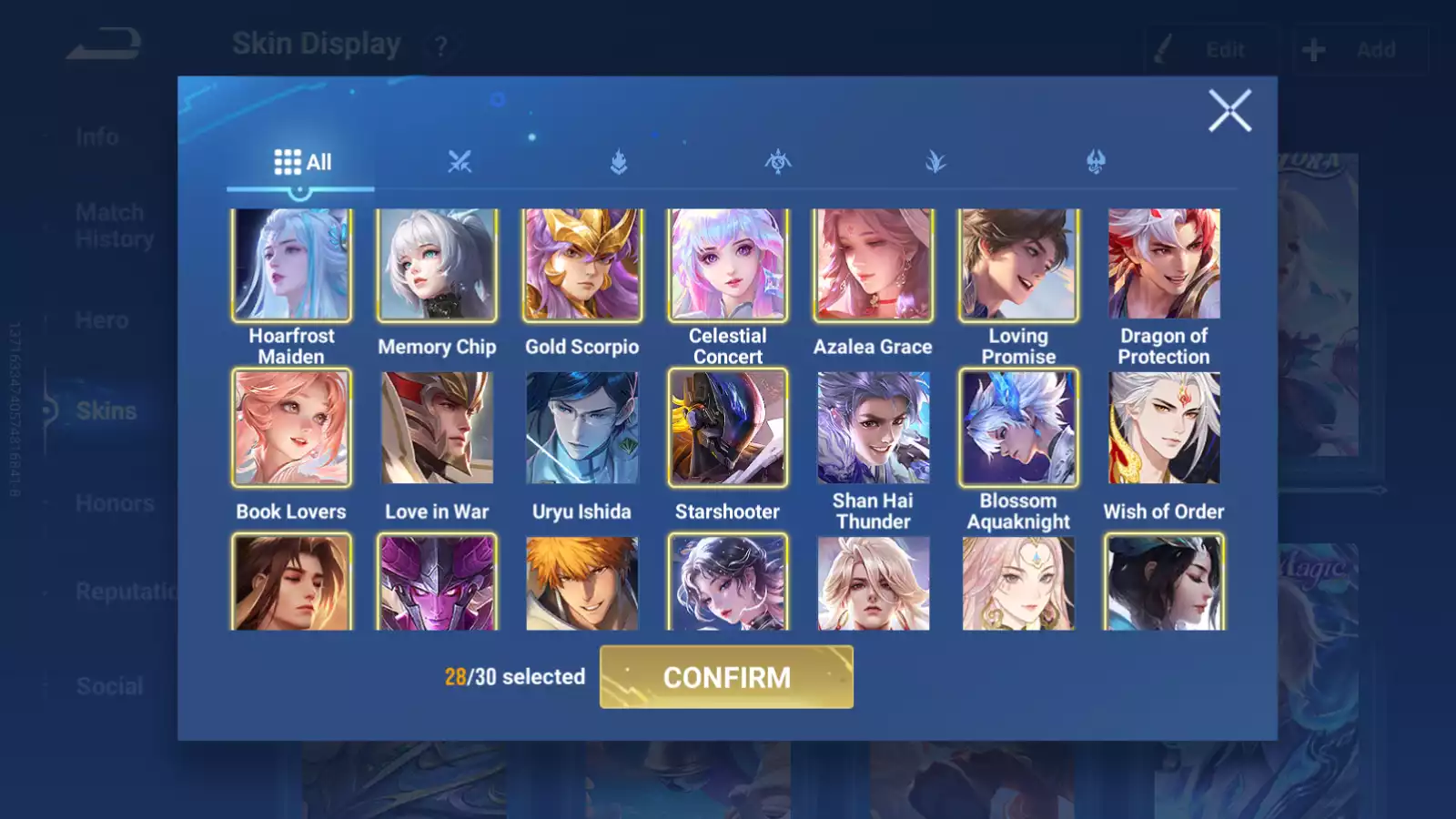
Task: Select the Uryu Ishida skin
Action: pos(582,428)
